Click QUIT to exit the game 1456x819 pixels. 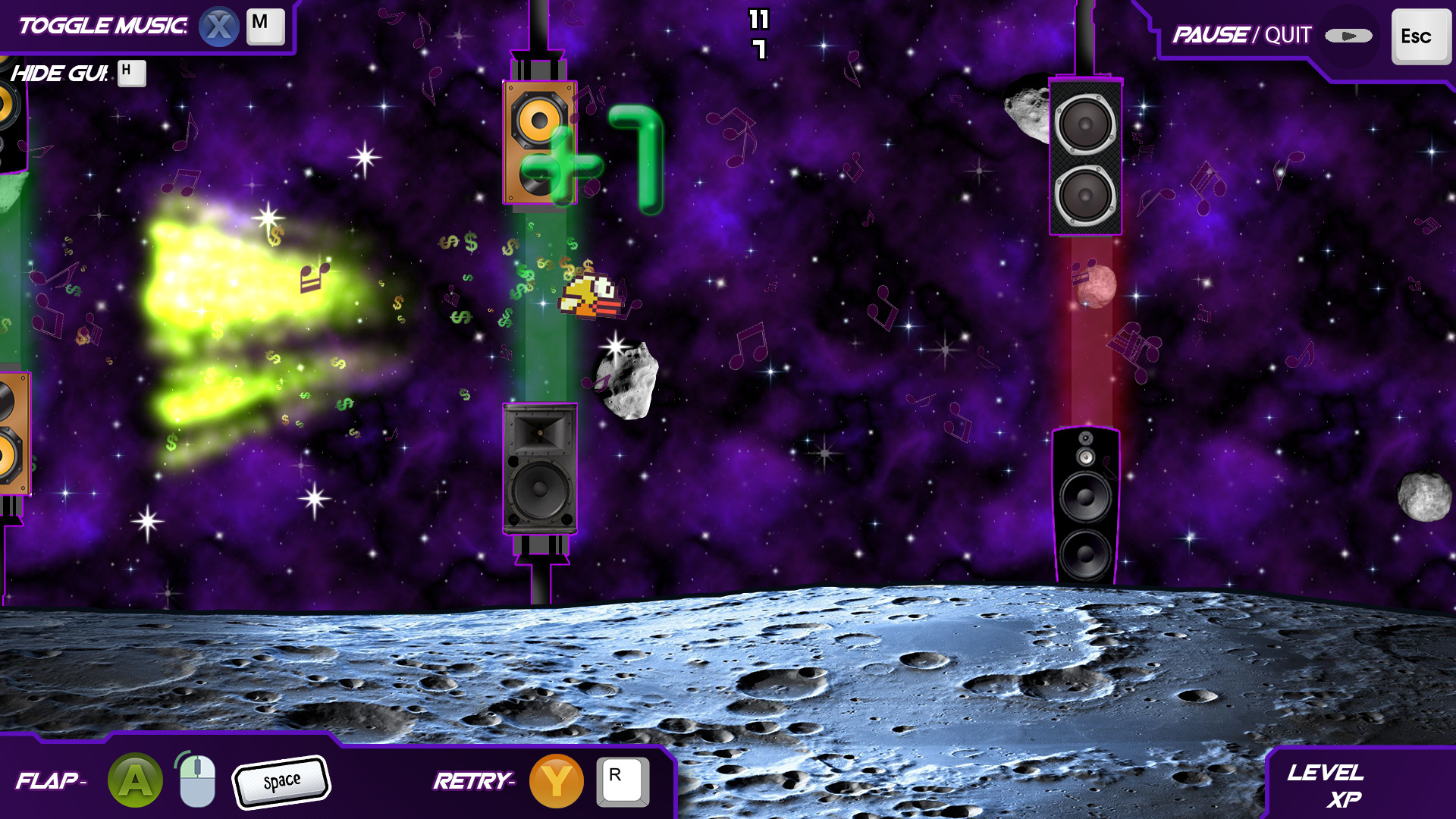point(1285,35)
